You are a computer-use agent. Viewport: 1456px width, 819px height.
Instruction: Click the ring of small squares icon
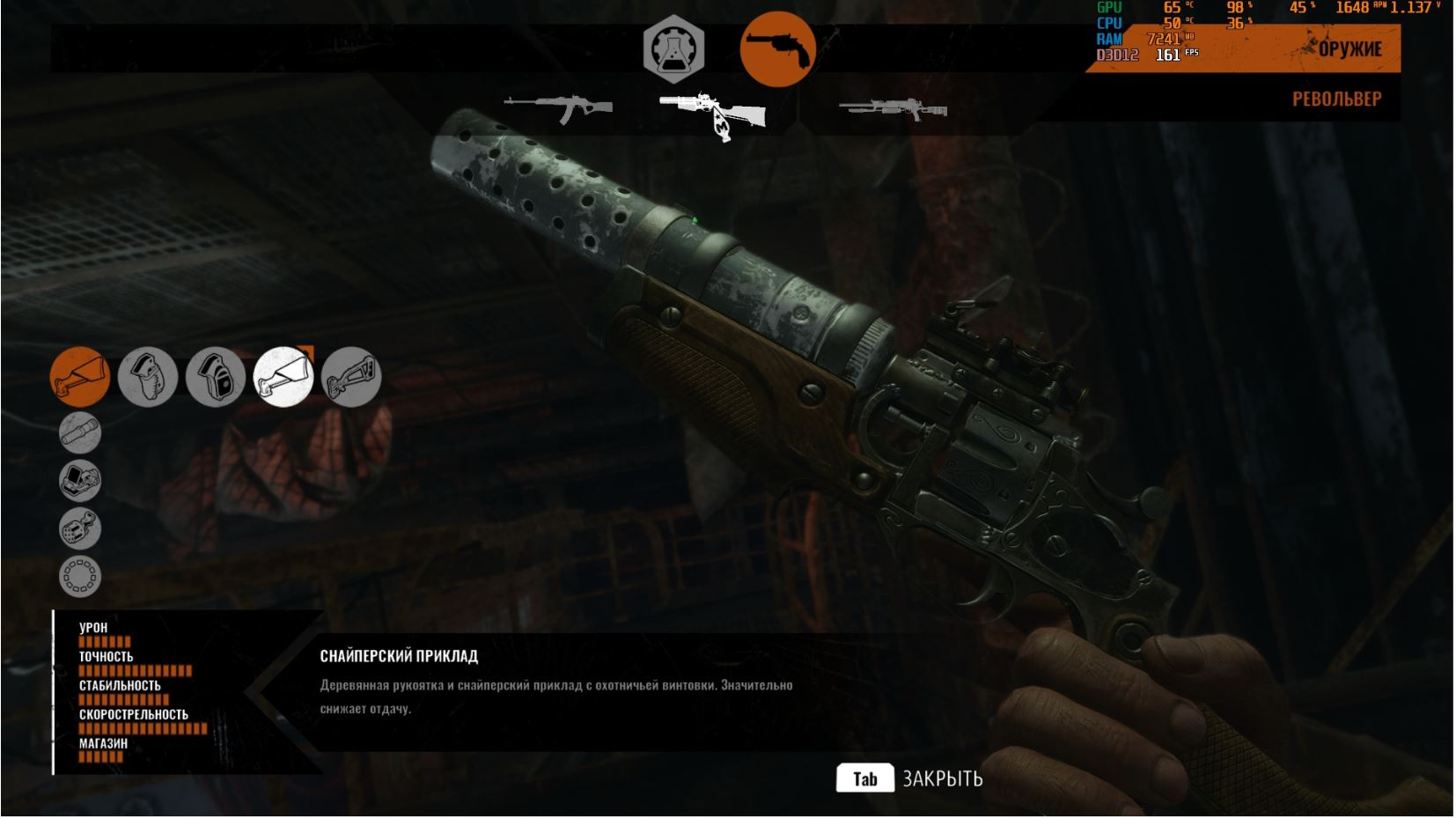[x=80, y=577]
